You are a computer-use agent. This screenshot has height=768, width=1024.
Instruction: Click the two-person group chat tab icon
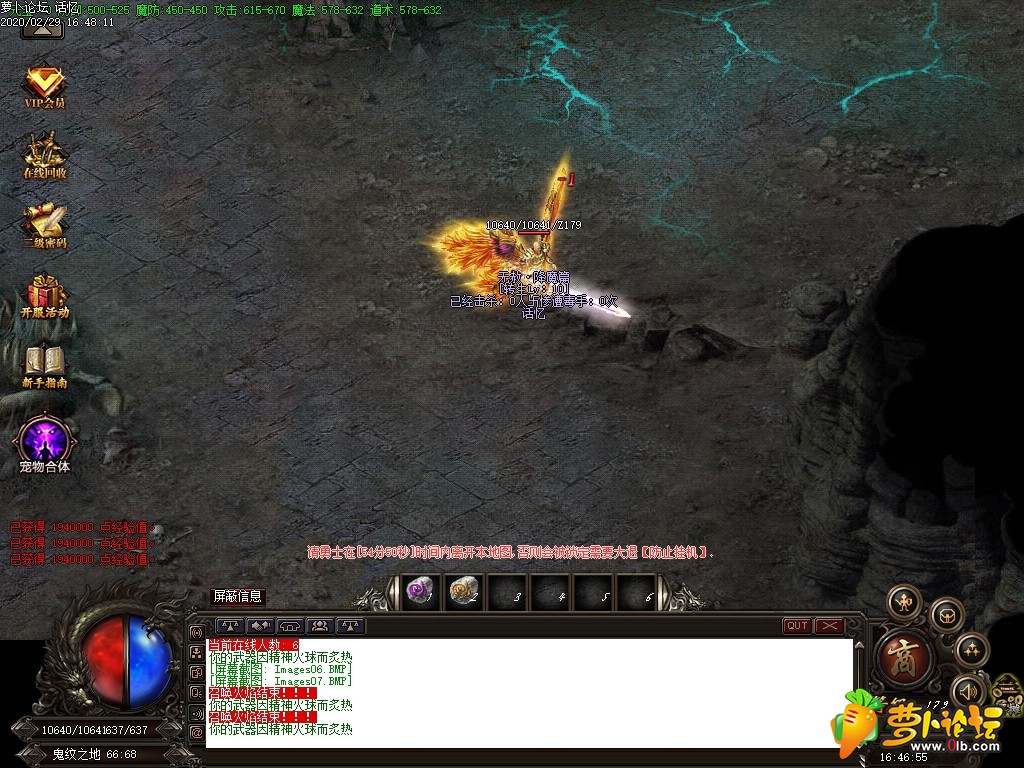point(321,626)
